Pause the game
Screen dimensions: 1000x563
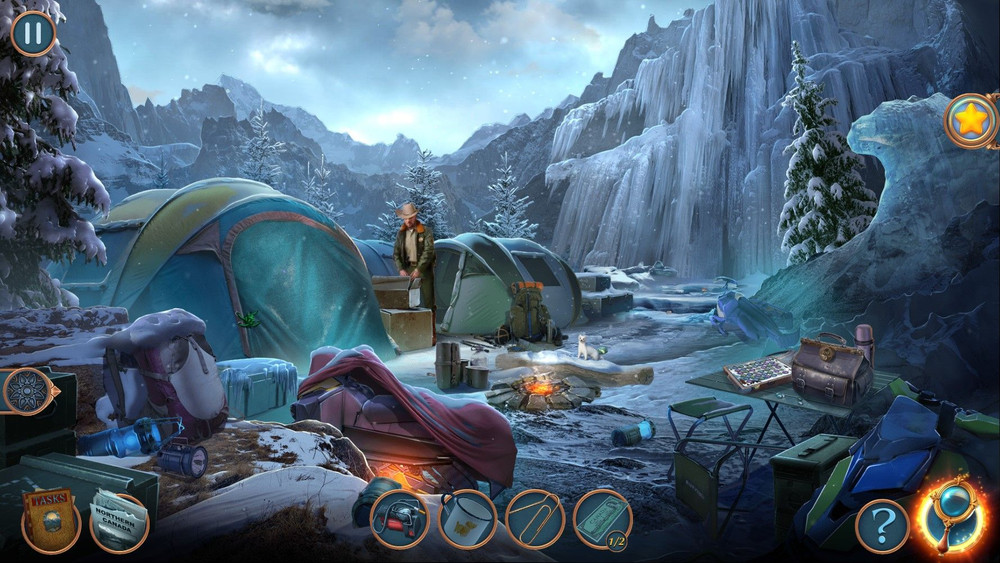pos(33,33)
